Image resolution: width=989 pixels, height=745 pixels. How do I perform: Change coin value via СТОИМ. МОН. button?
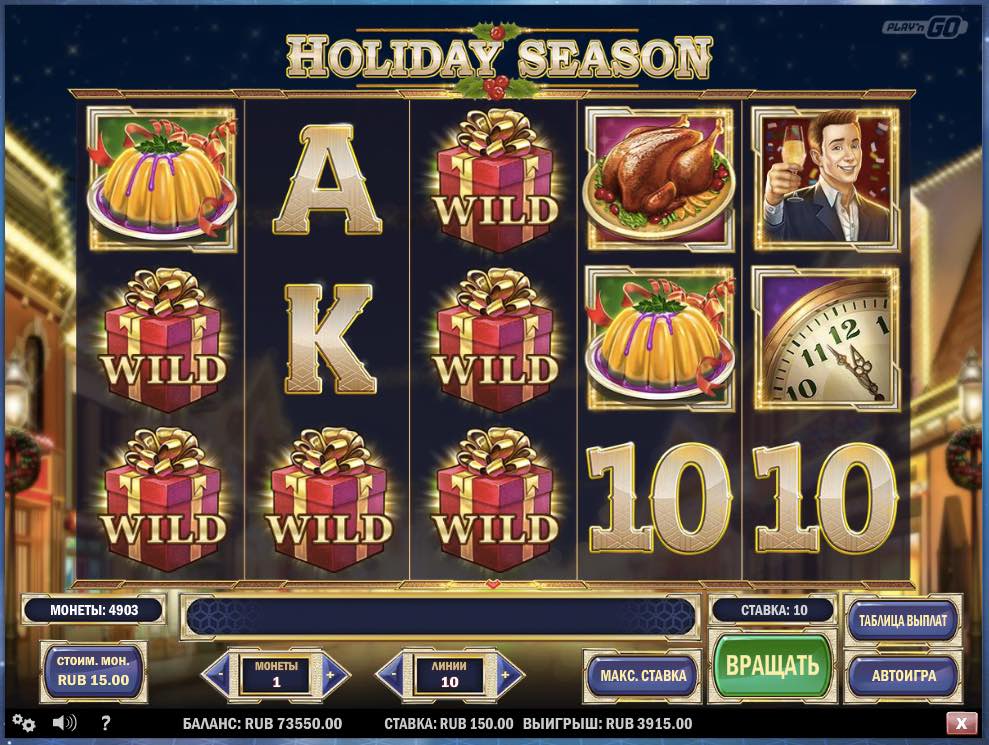pyautogui.click(x=92, y=672)
